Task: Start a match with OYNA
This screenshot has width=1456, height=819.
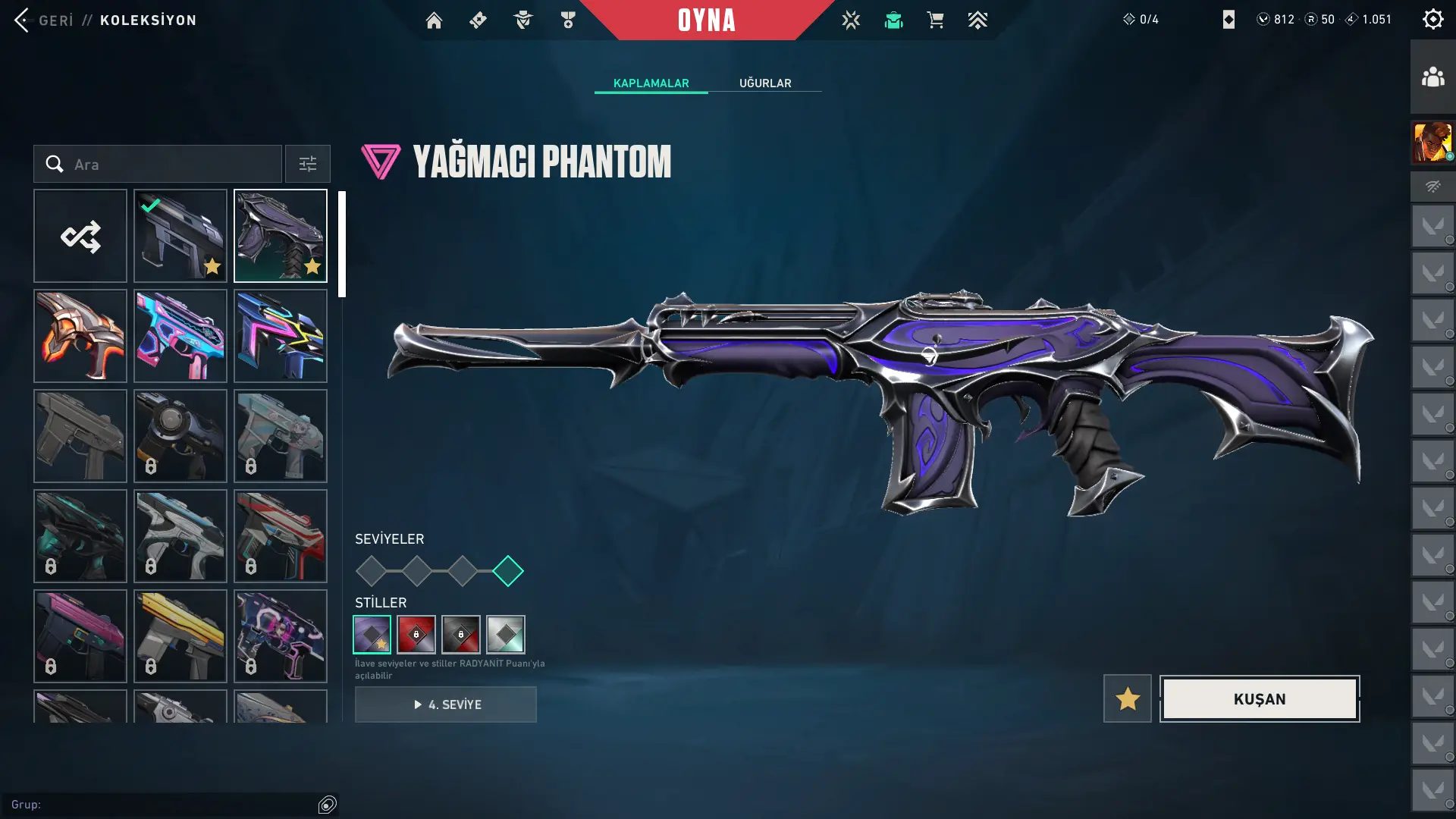Action: click(x=706, y=20)
